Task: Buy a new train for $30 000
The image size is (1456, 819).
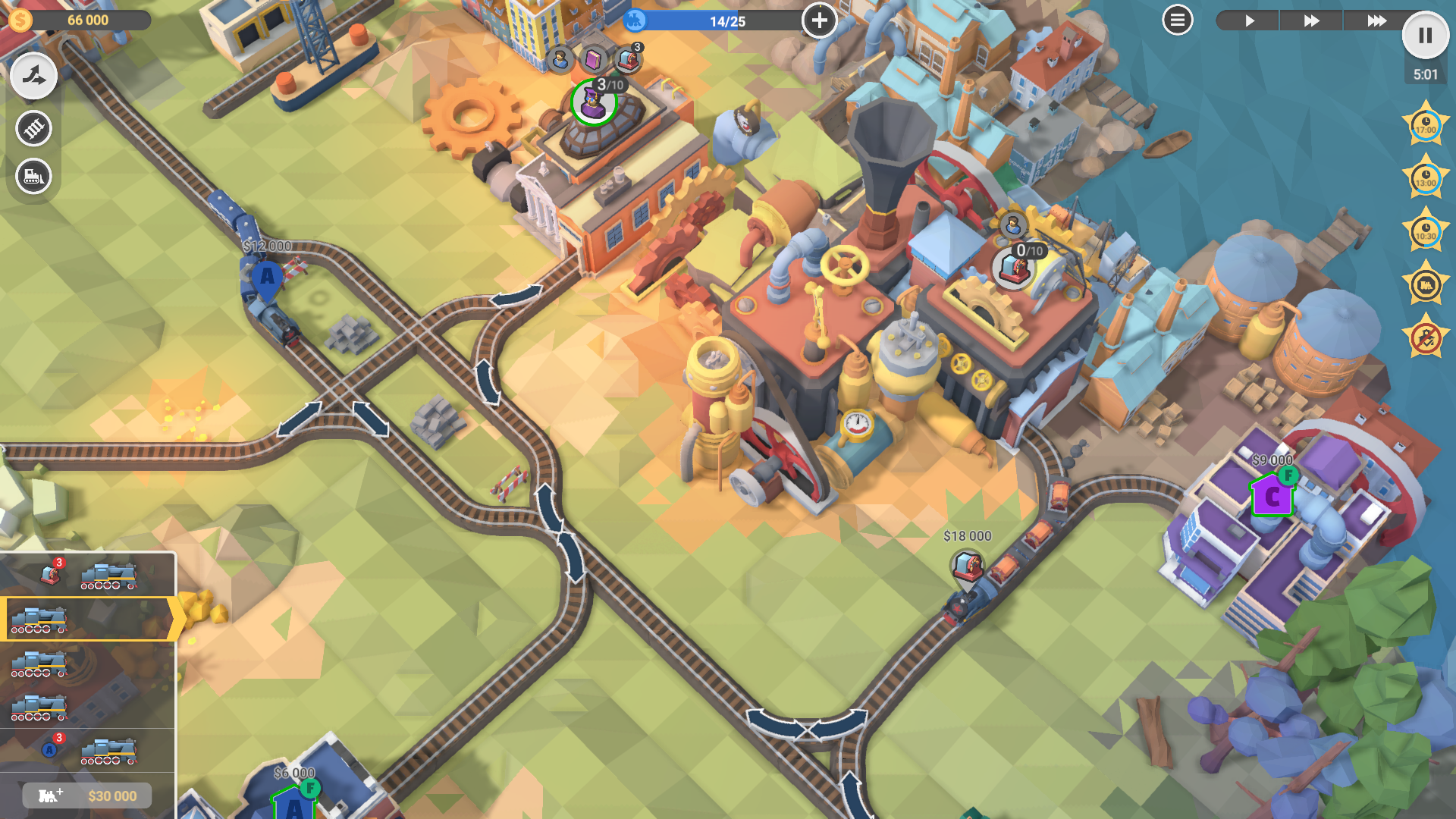Action: 87,795
